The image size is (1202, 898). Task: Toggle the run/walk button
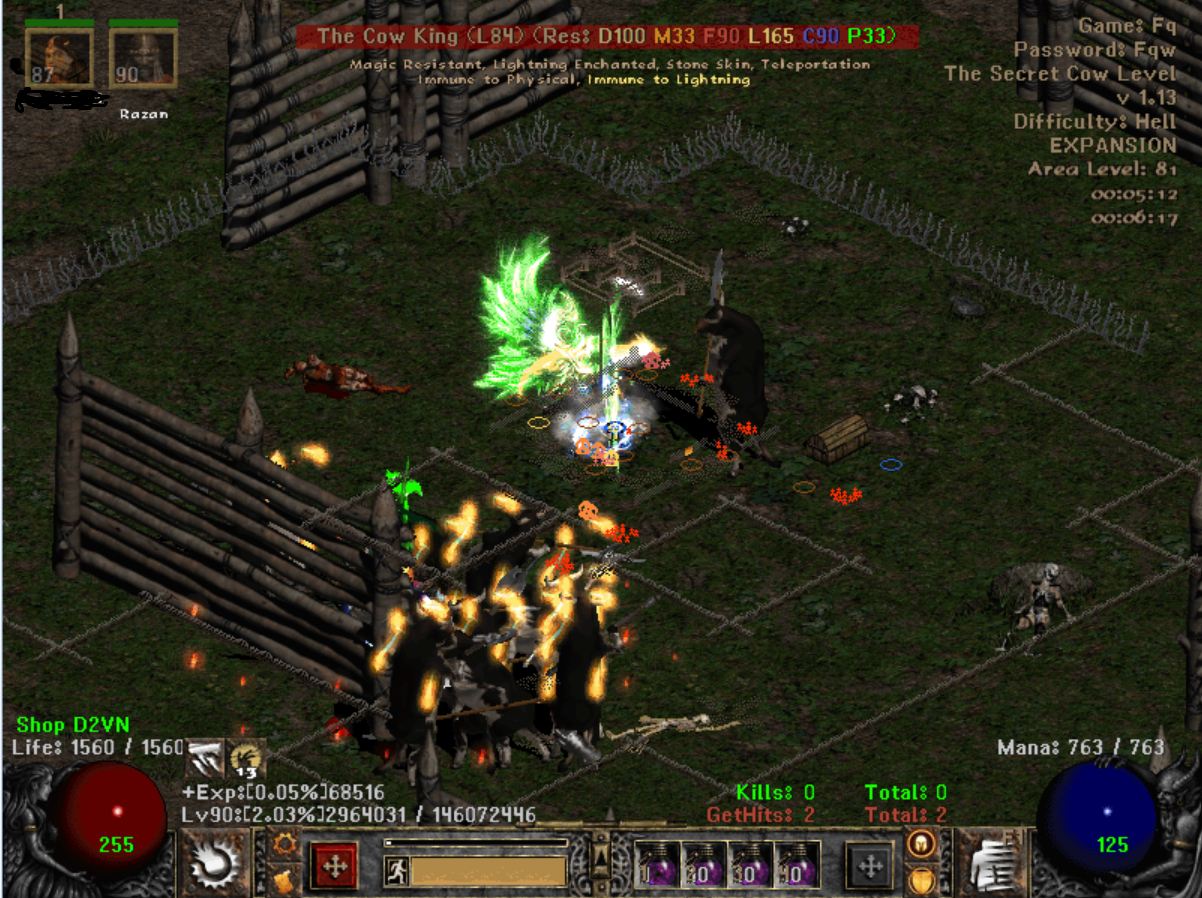coord(396,871)
